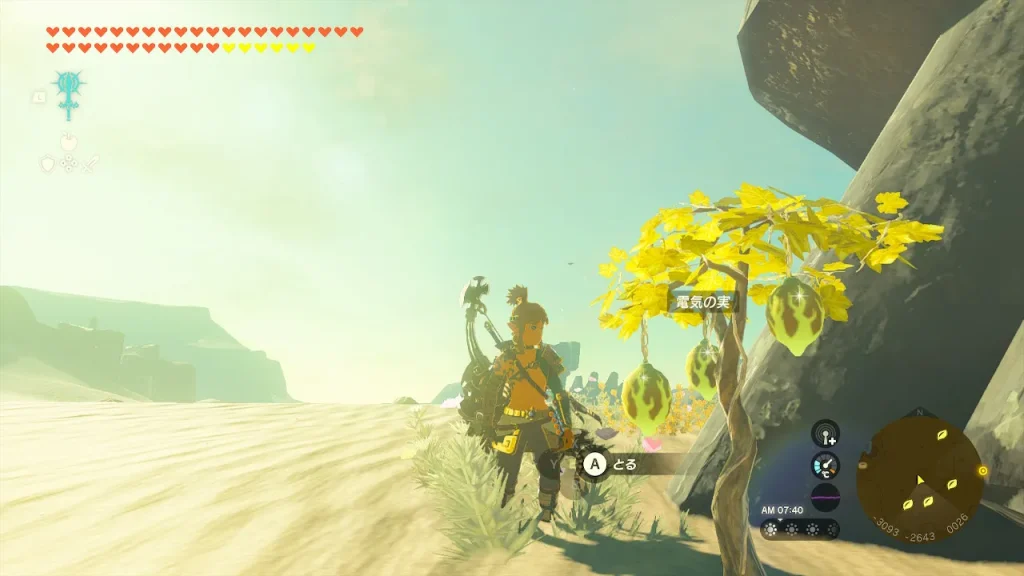
Task: Check the temperature gauge icon
Action: [825, 465]
